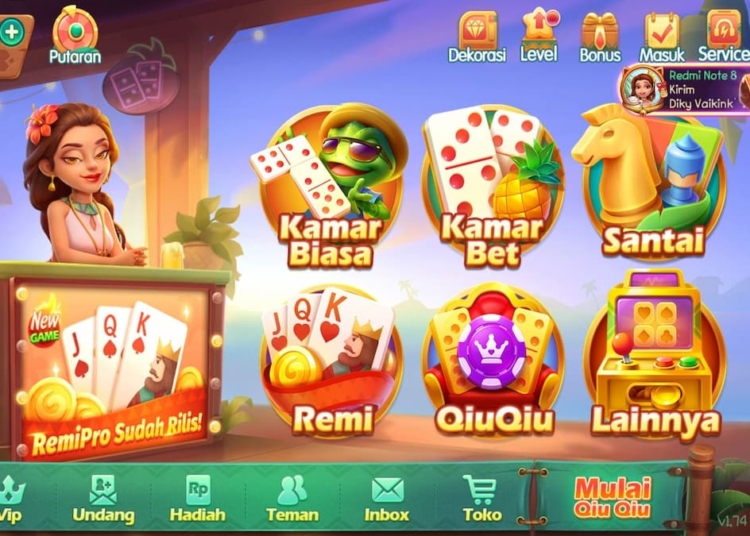750x536 pixels.
Task: Enter the Kamar Bet room
Action: pyautogui.click(x=492, y=190)
